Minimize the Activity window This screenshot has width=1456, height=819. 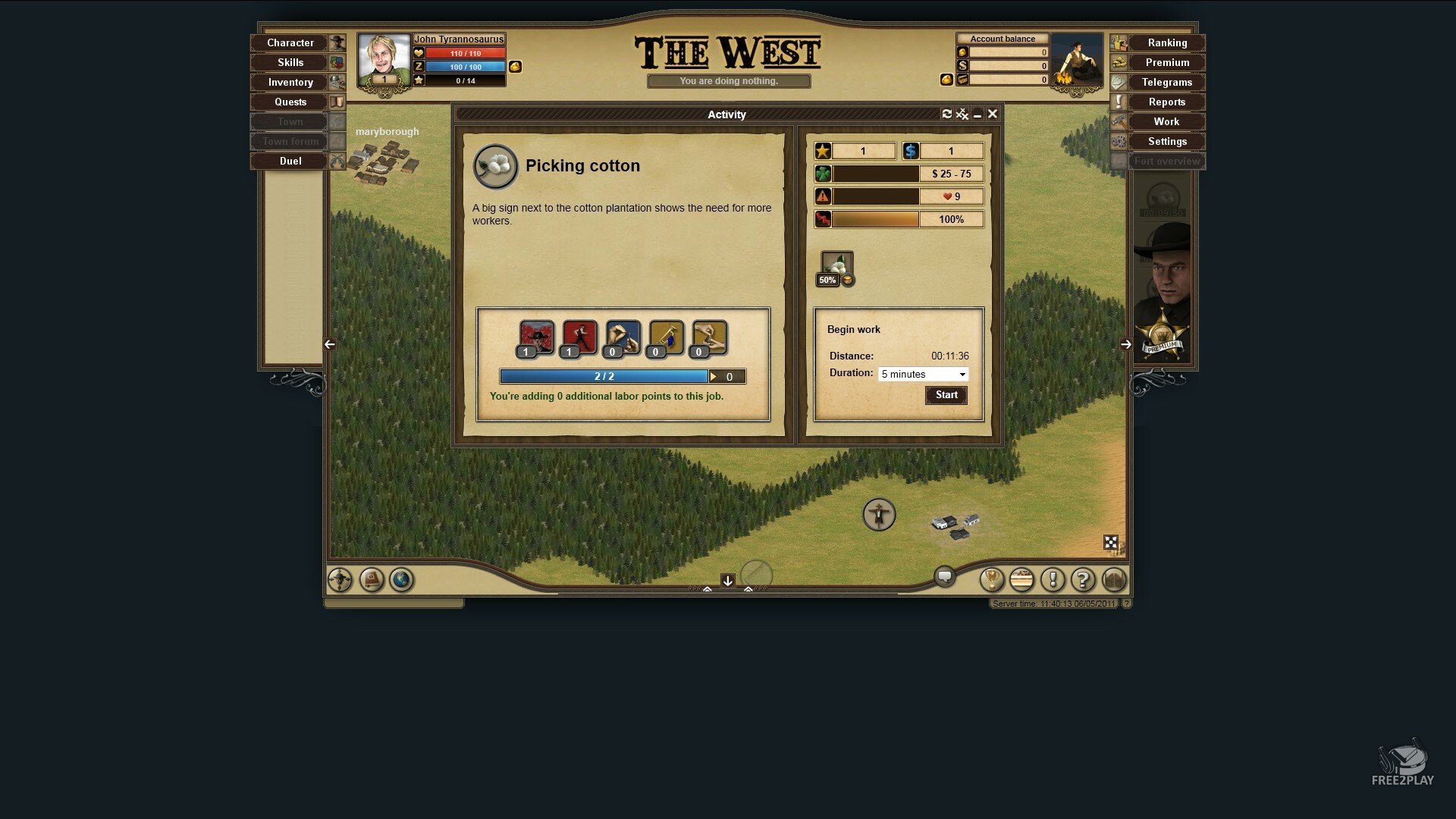tap(977, 115)
